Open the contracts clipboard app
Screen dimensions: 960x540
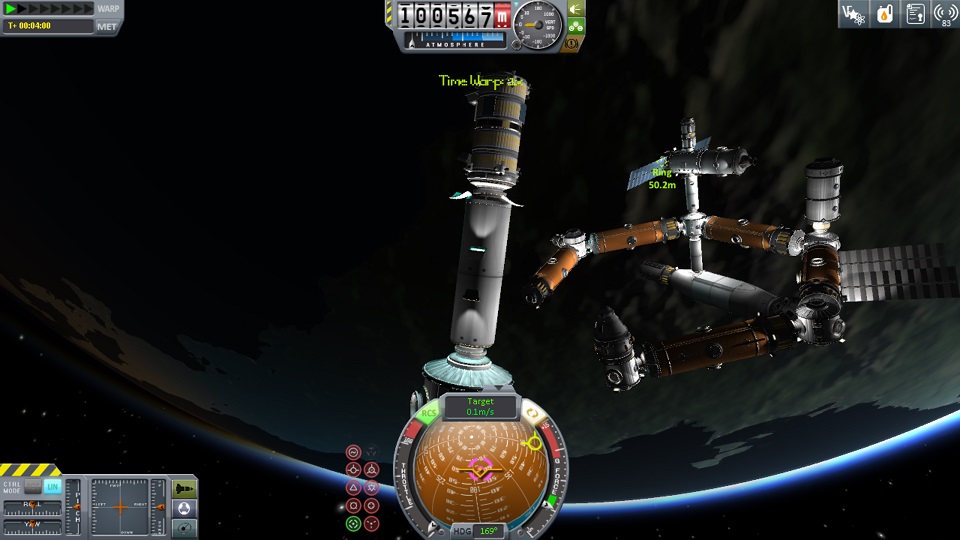[914, 14]
